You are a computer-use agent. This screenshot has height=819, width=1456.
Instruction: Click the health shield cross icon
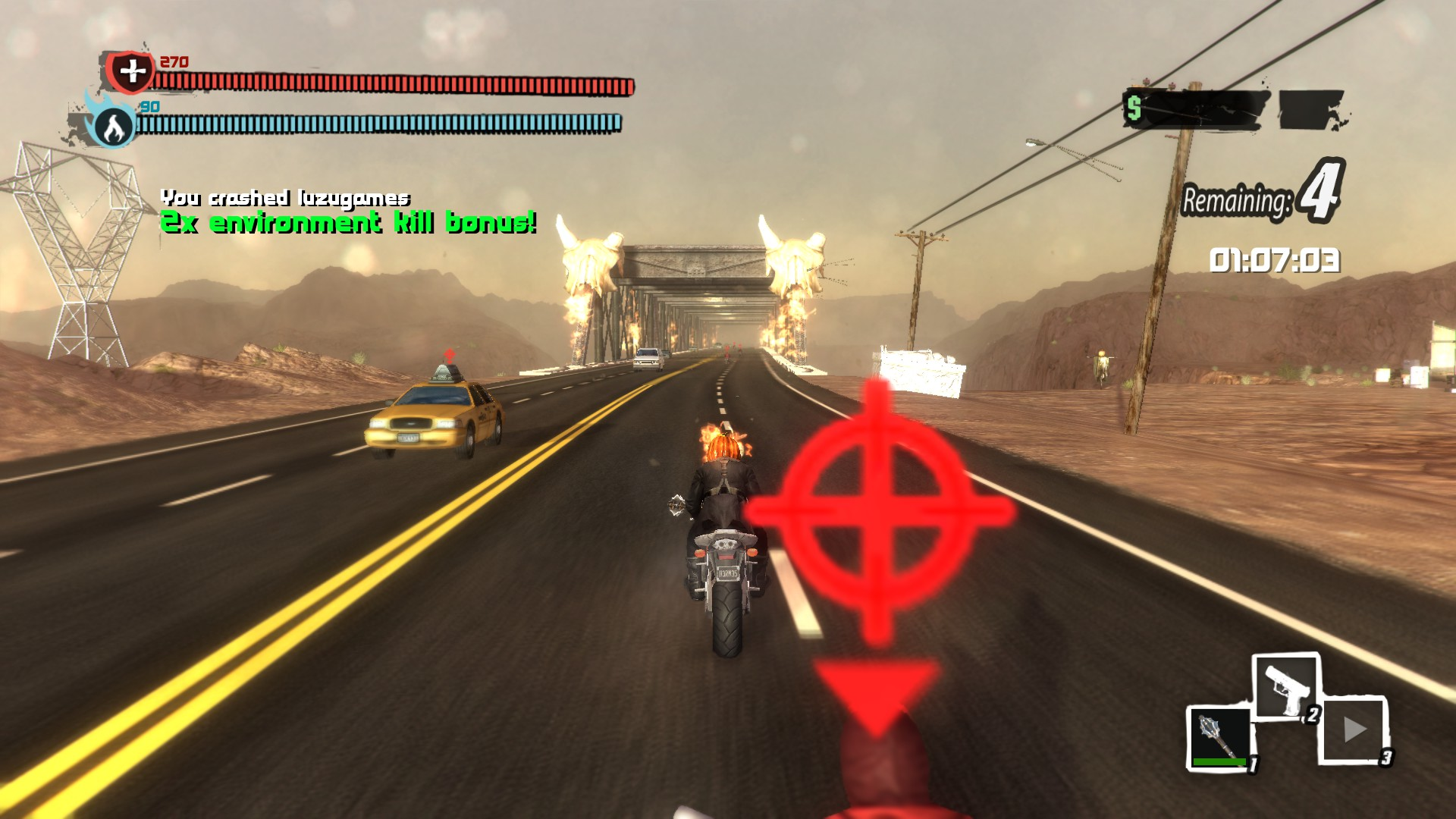pyautogui.click(x=132, y=72)
